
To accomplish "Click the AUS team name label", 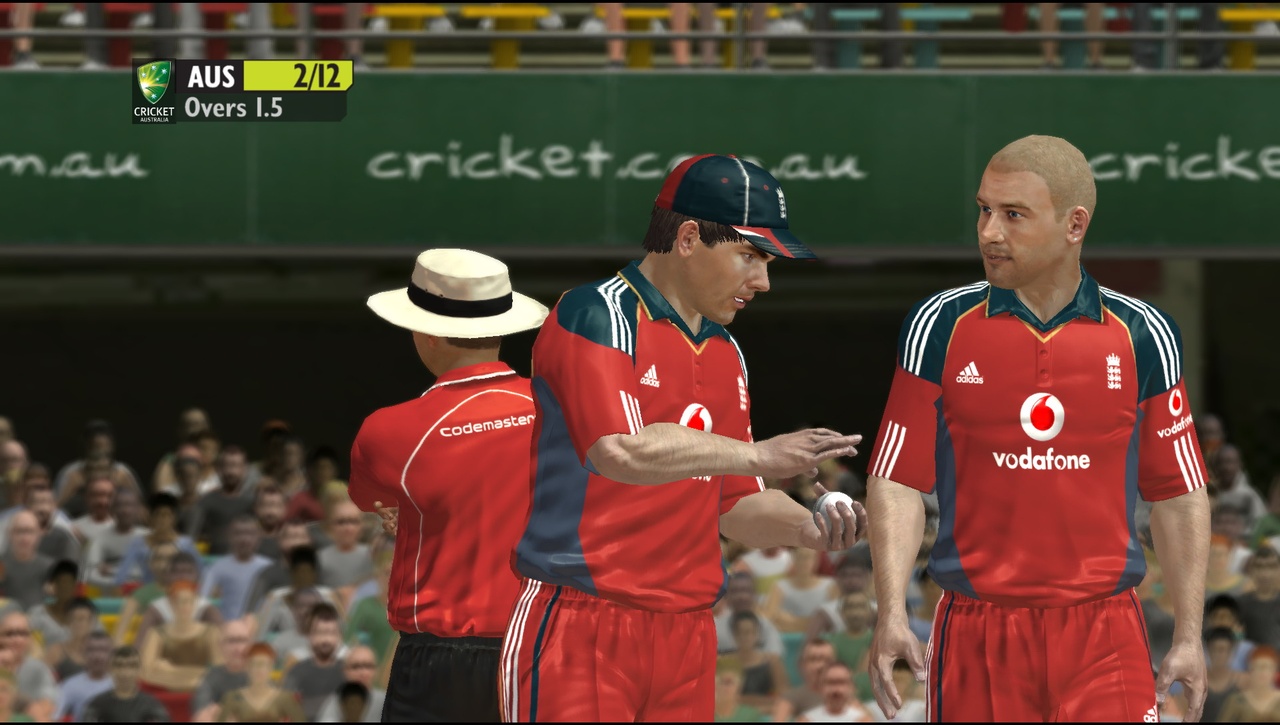I will 210,77.
